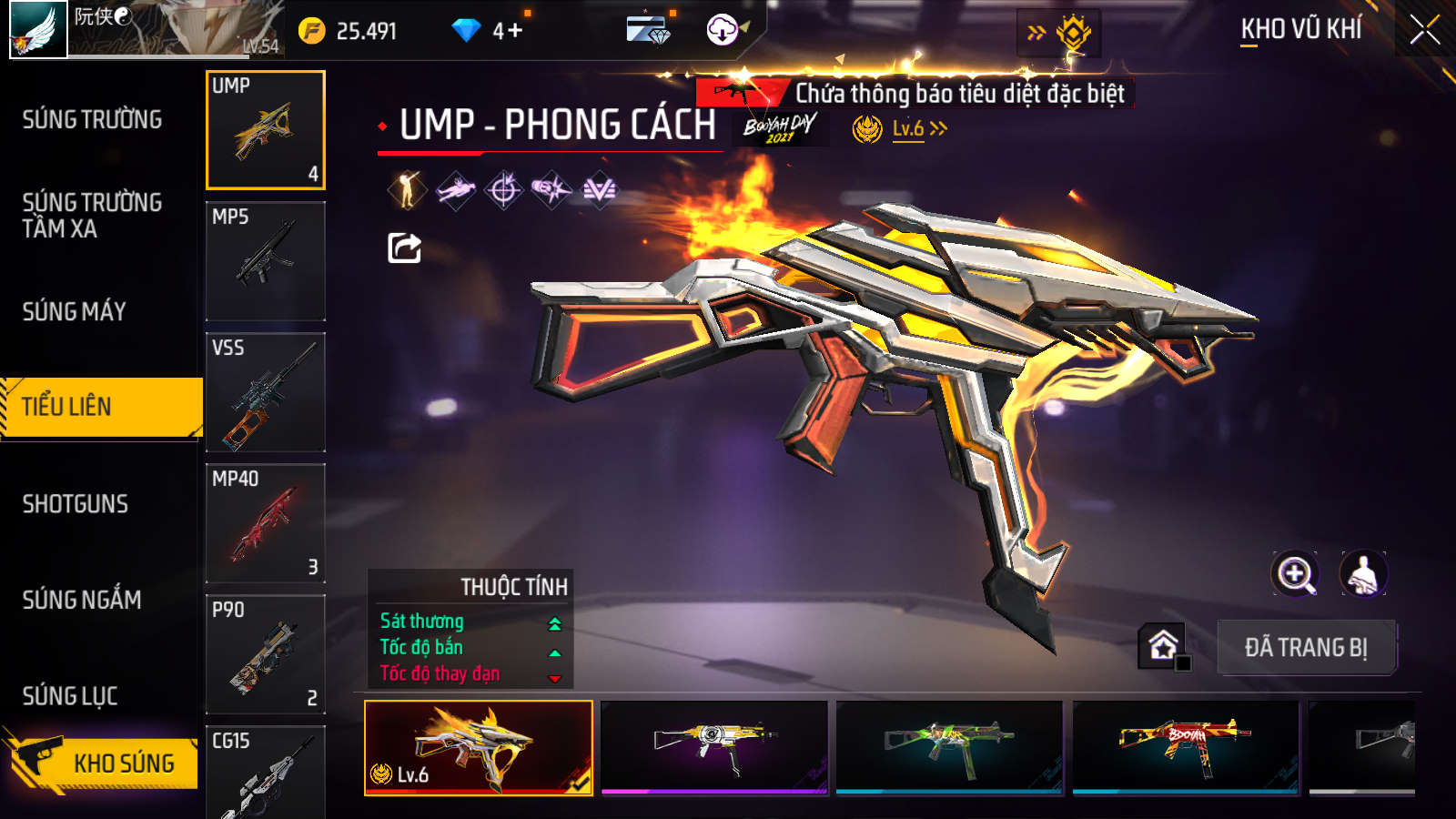Open the magnifier zoom view

tap(1295, 574)
